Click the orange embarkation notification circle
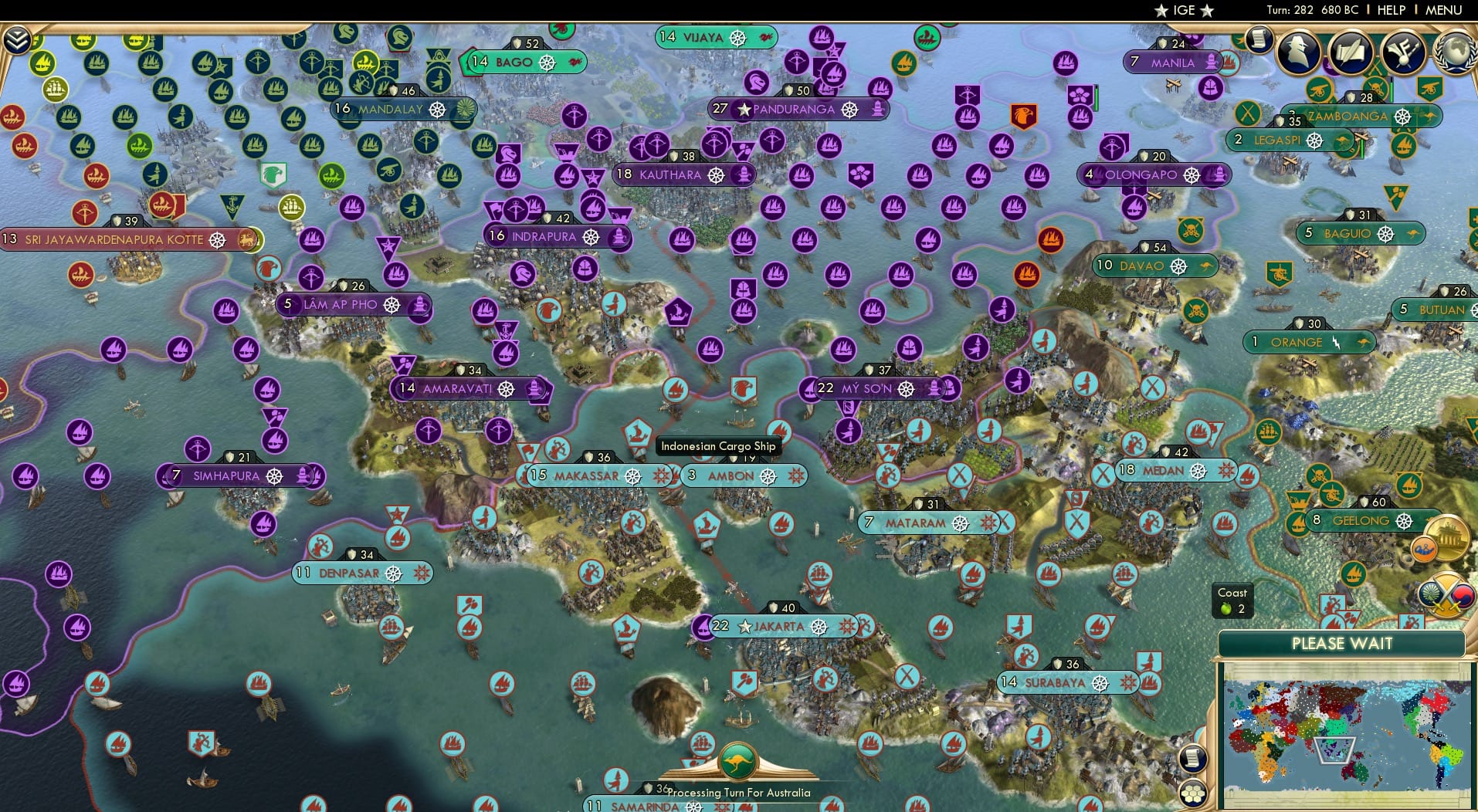This screenshot has width=1478, height=812. coord(1425,549)
